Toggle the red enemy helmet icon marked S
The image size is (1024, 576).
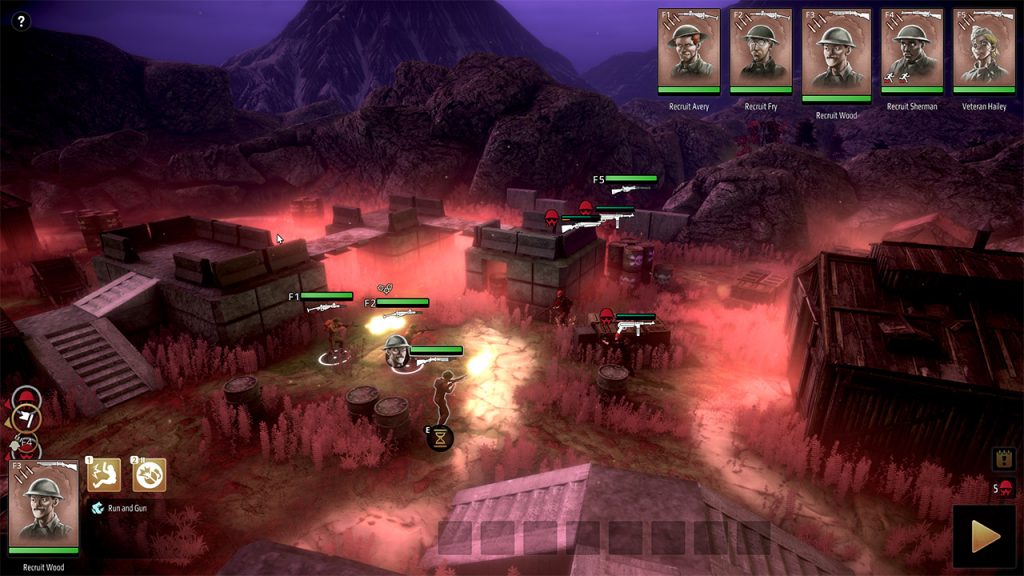pos(1004,489)
